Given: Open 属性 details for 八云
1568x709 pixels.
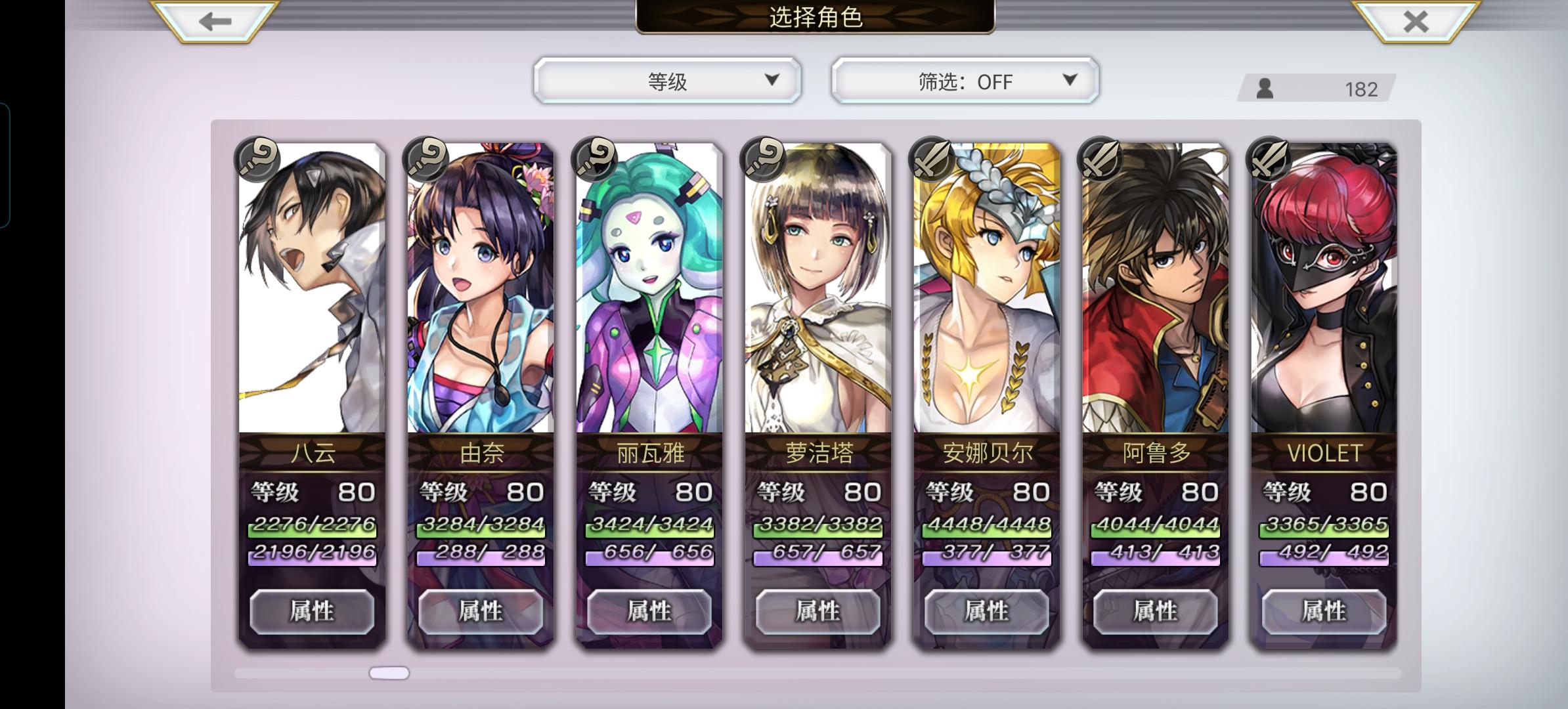Looking at the screenshot, I should pos(311,611).
